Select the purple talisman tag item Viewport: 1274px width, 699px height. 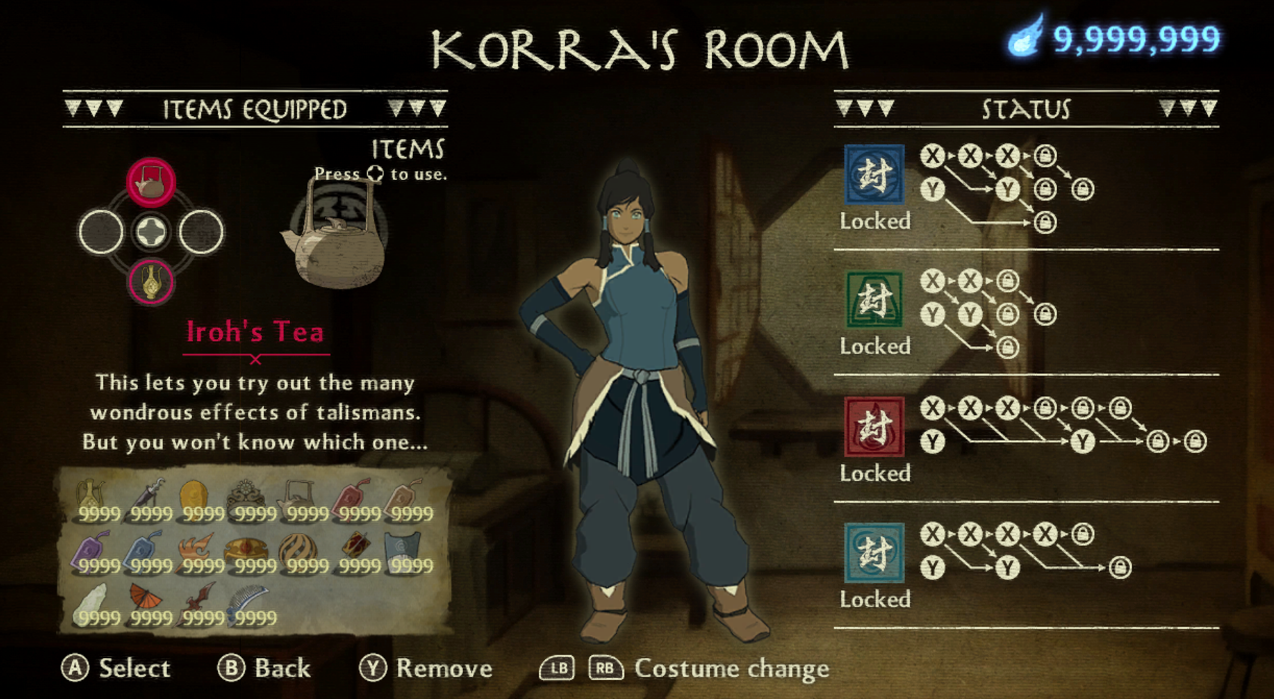pyautogui.click(x=93, y=551)
